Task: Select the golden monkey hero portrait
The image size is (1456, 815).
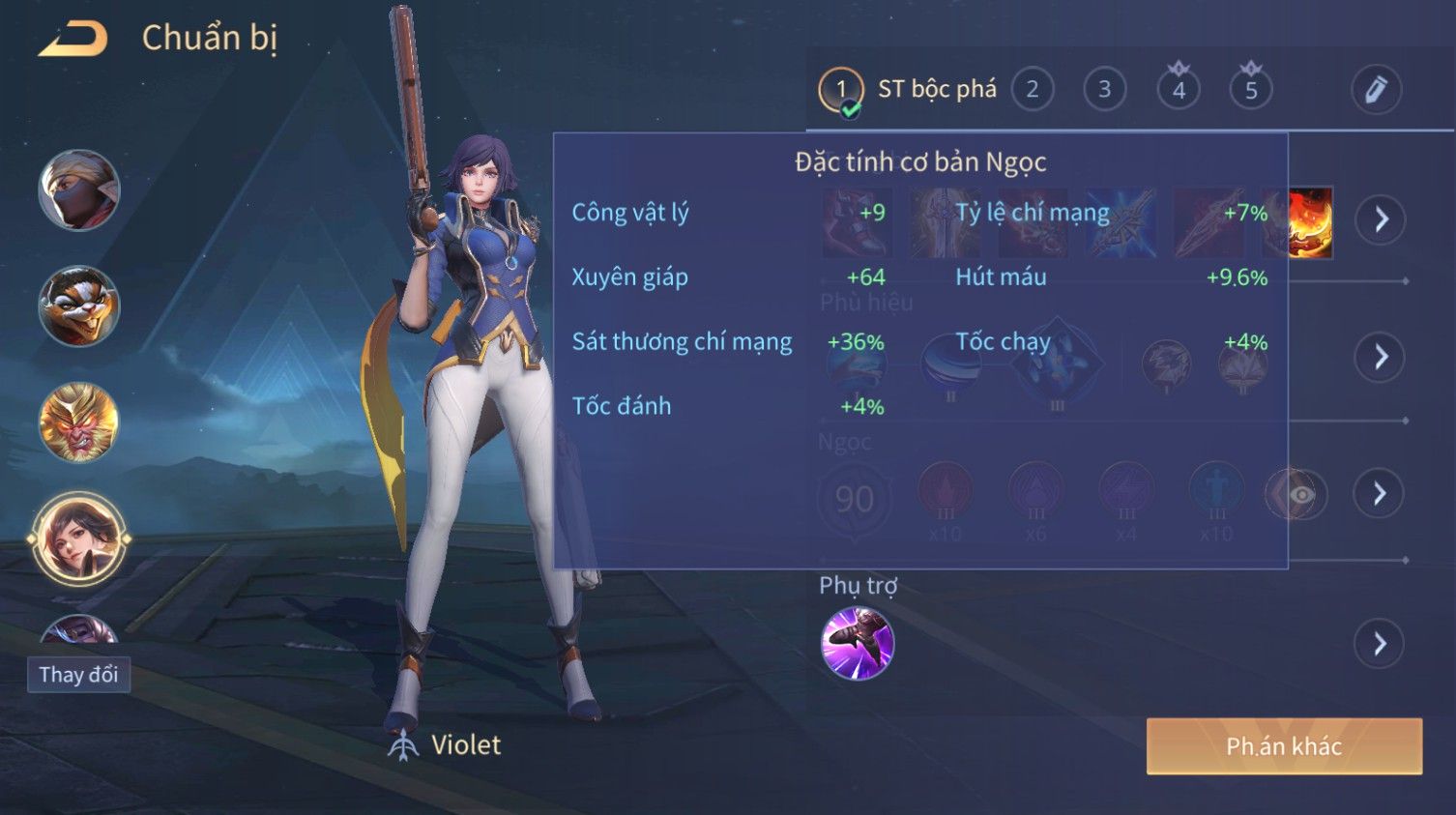Action: tap(79, 422)
